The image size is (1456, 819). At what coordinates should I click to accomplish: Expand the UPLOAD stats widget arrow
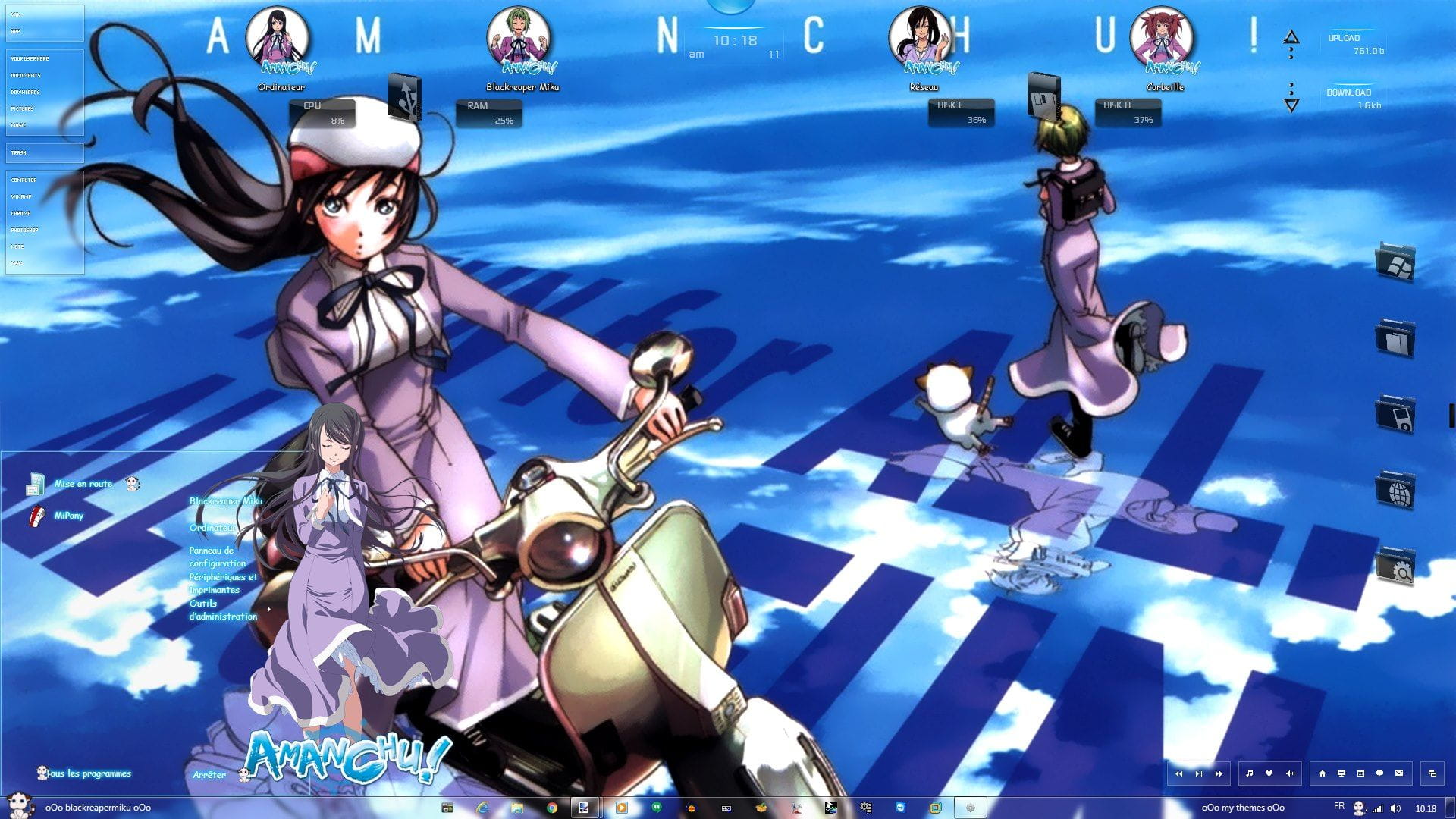1291,36
